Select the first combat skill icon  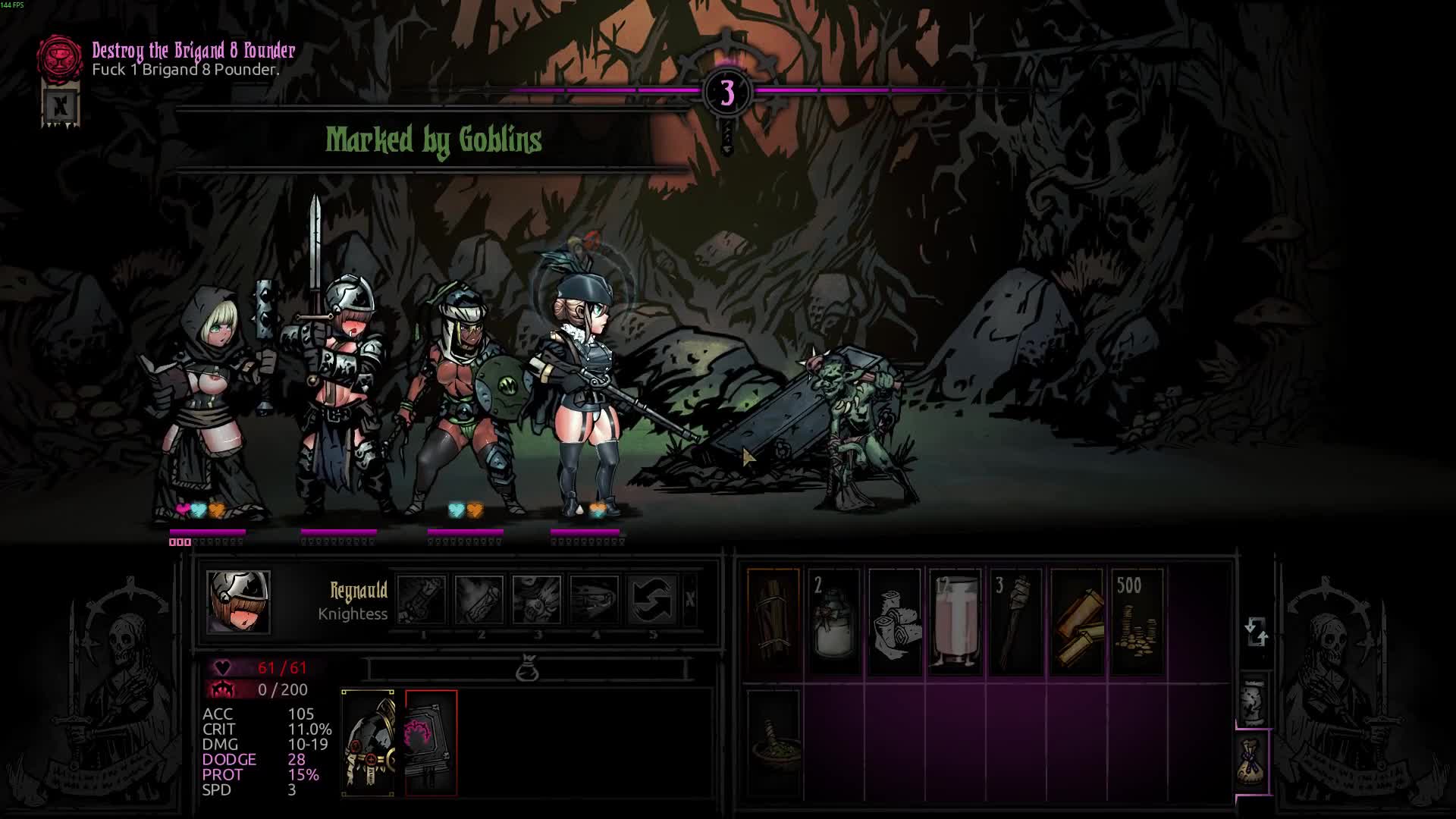[422, 600]
